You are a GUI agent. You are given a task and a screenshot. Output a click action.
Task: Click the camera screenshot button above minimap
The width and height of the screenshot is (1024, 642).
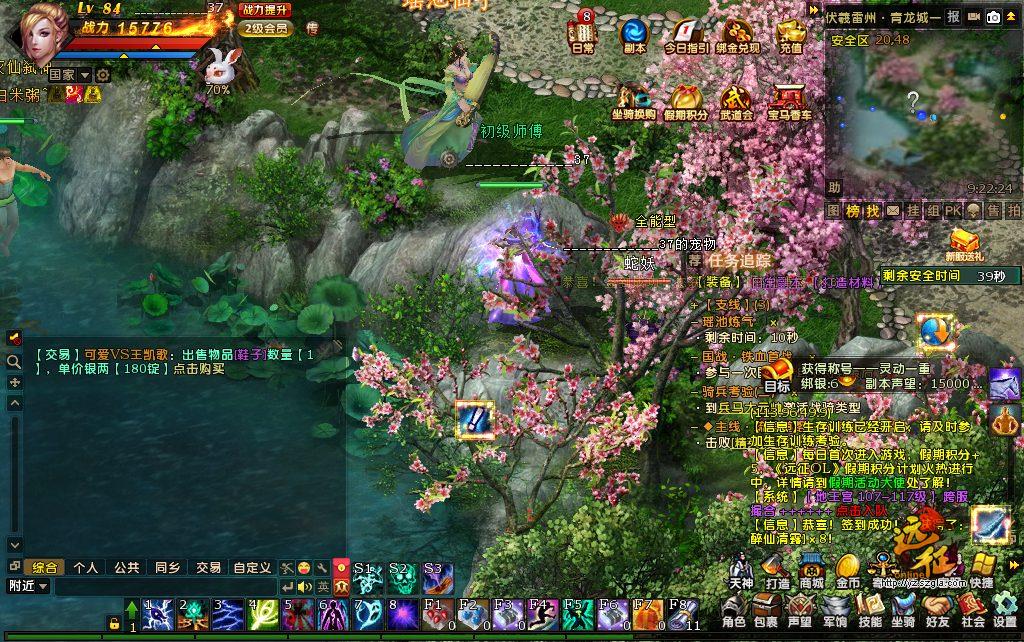coord(994,17)
